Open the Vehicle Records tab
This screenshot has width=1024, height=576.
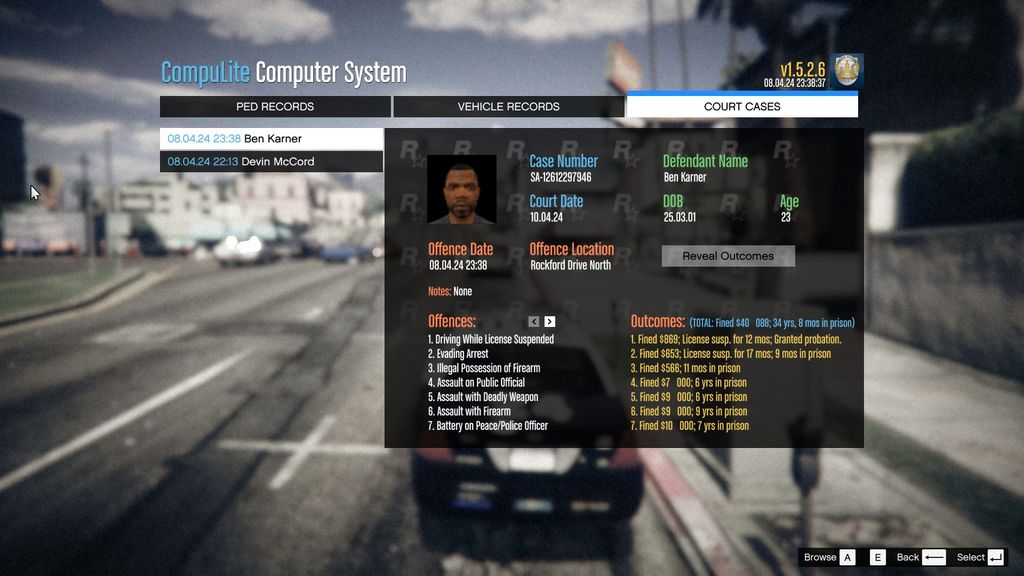pos(508,106)
